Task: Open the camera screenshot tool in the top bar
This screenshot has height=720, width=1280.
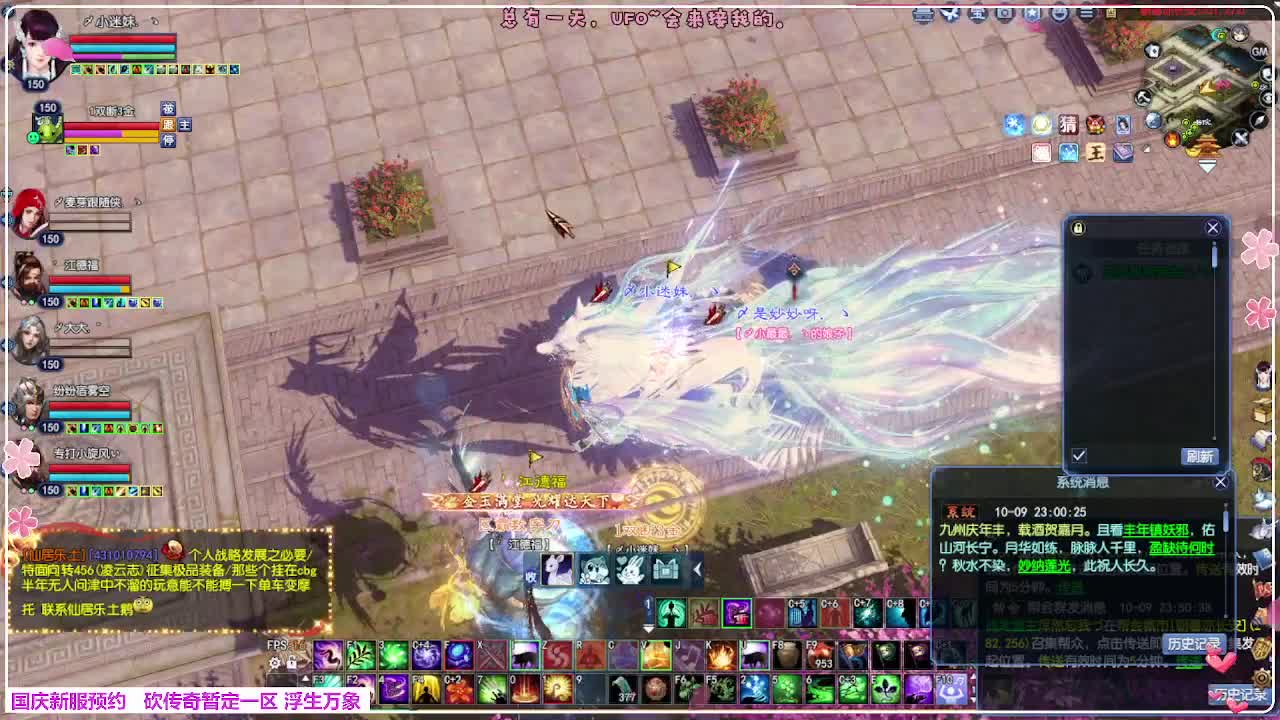Action: pyautogui.click(x=1002, y=13)
